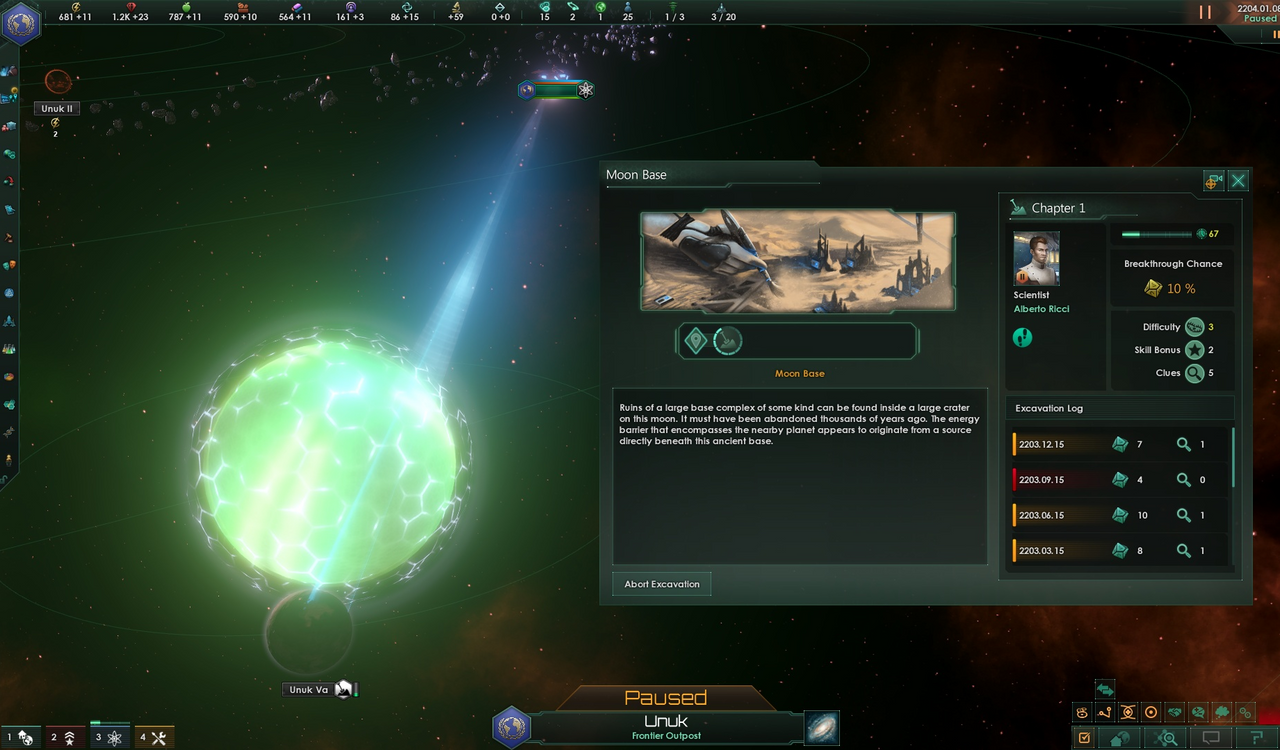Viewport: 1280px width, 750px height.
Task: Open the Situation Log via the checkmark icon
Action: click(1085, 737)
